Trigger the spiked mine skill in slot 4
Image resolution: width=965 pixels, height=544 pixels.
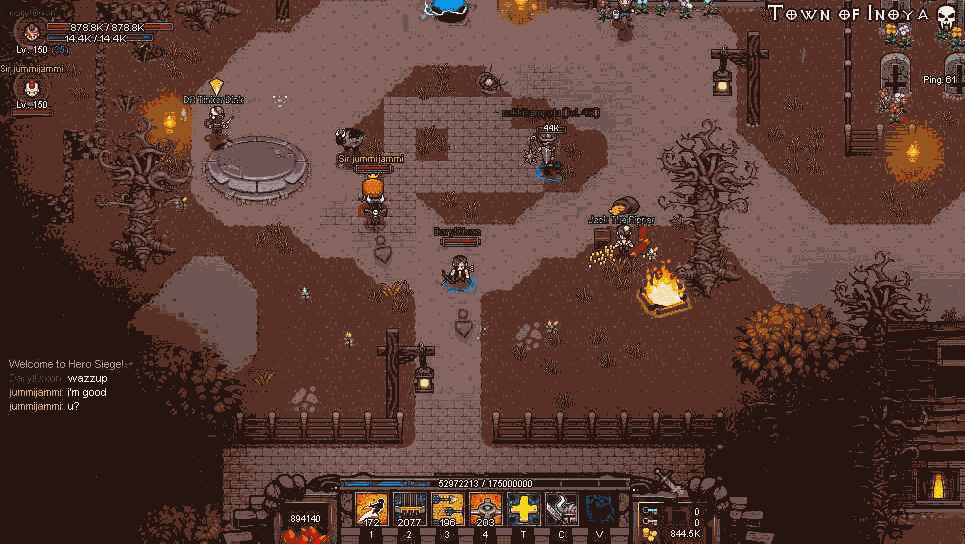tap(485, 509)
